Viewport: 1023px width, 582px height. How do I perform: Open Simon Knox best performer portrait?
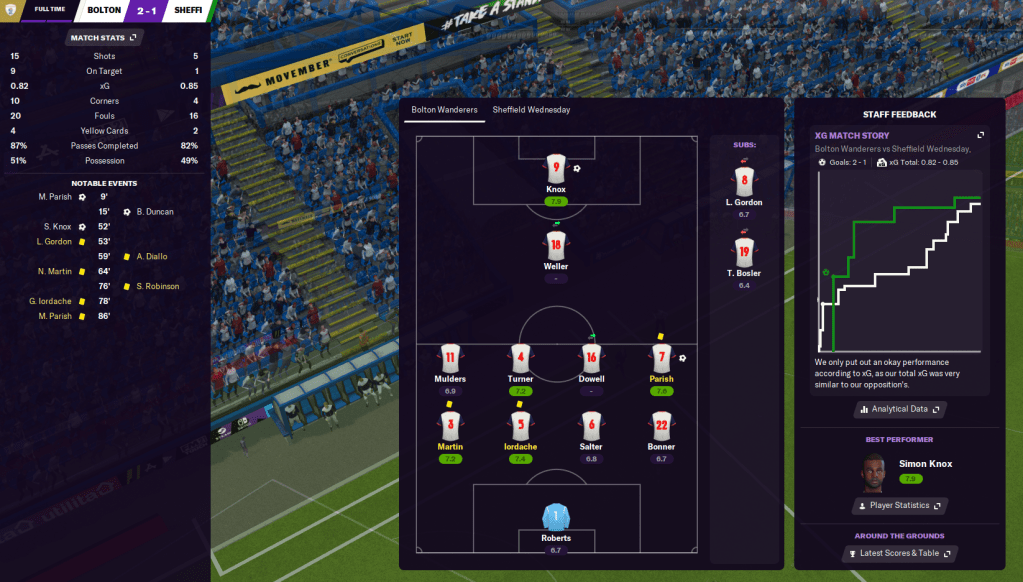tap(874, 470)
